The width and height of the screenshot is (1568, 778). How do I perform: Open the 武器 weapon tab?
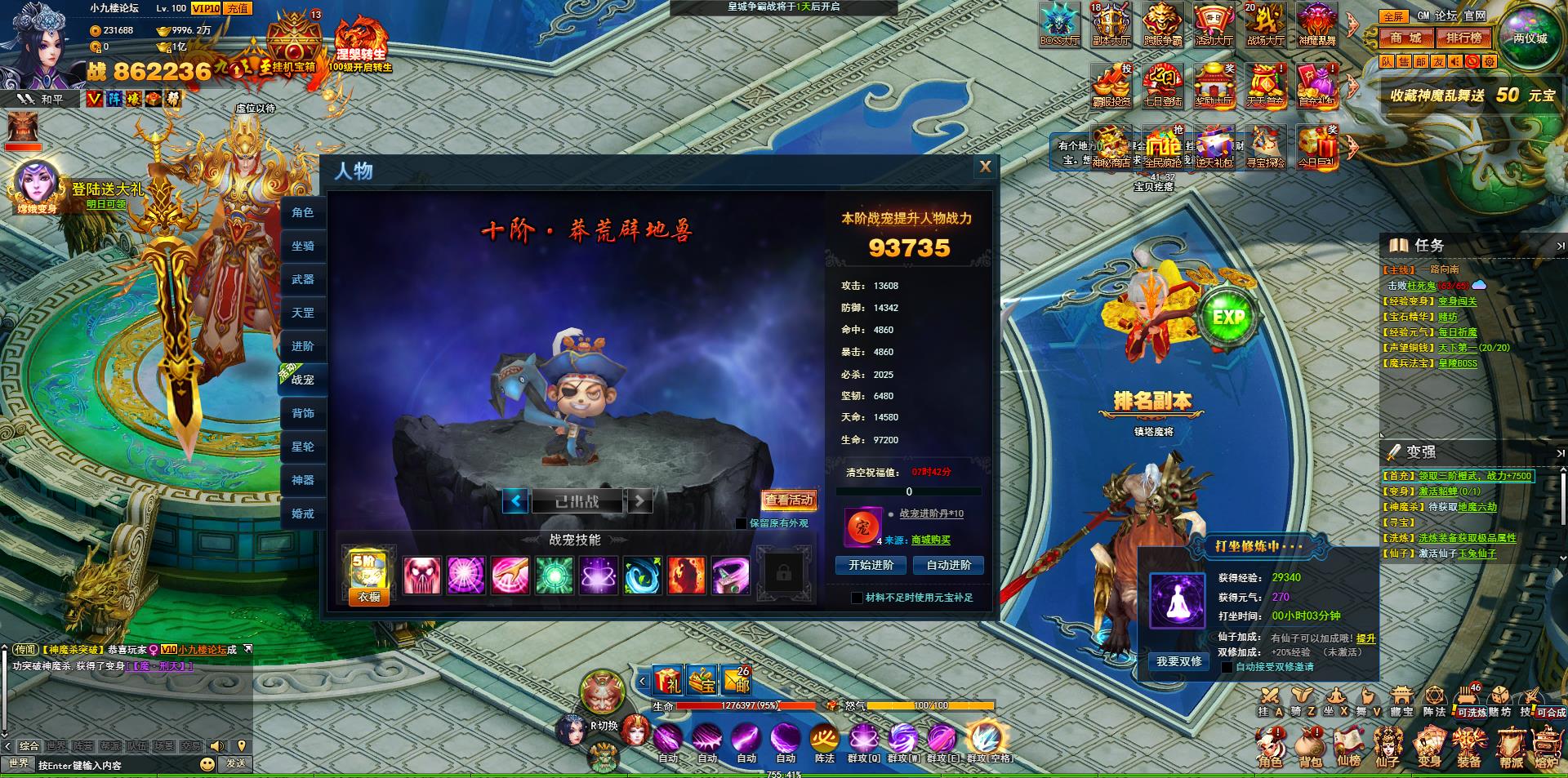click(x=303, y=279)
